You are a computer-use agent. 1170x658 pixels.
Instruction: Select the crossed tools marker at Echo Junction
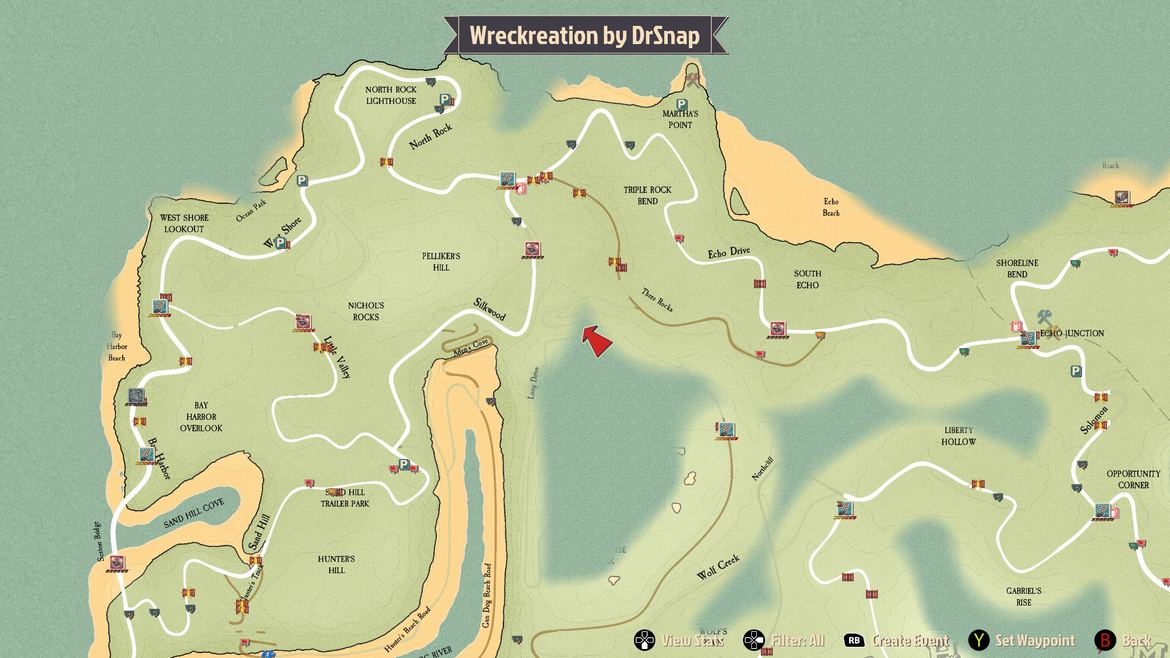pos(1047,318)
